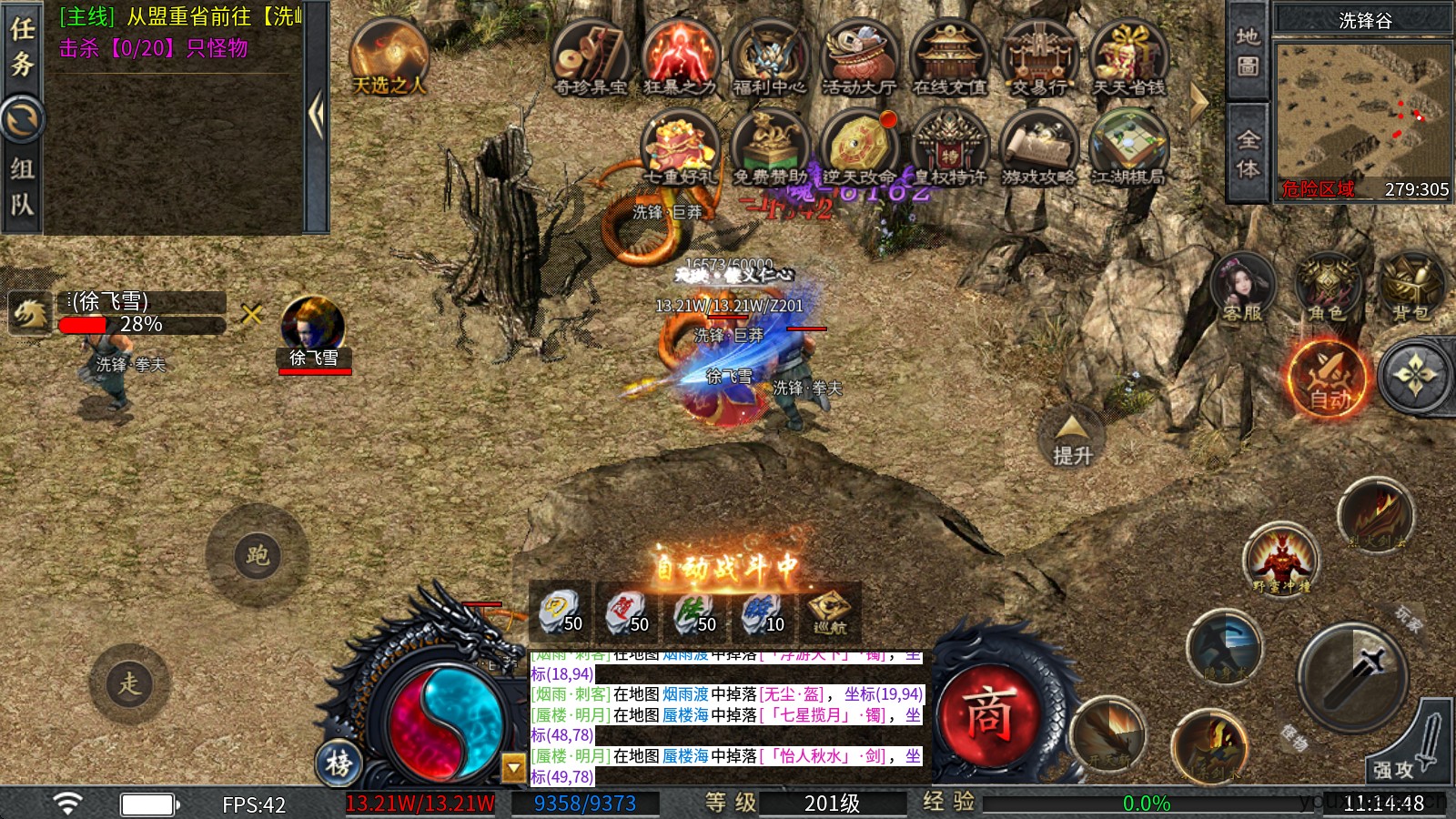The width and height of the screenshot is (1456, 819).
Task: Open the 背包 backpack
Action: 1410,288
